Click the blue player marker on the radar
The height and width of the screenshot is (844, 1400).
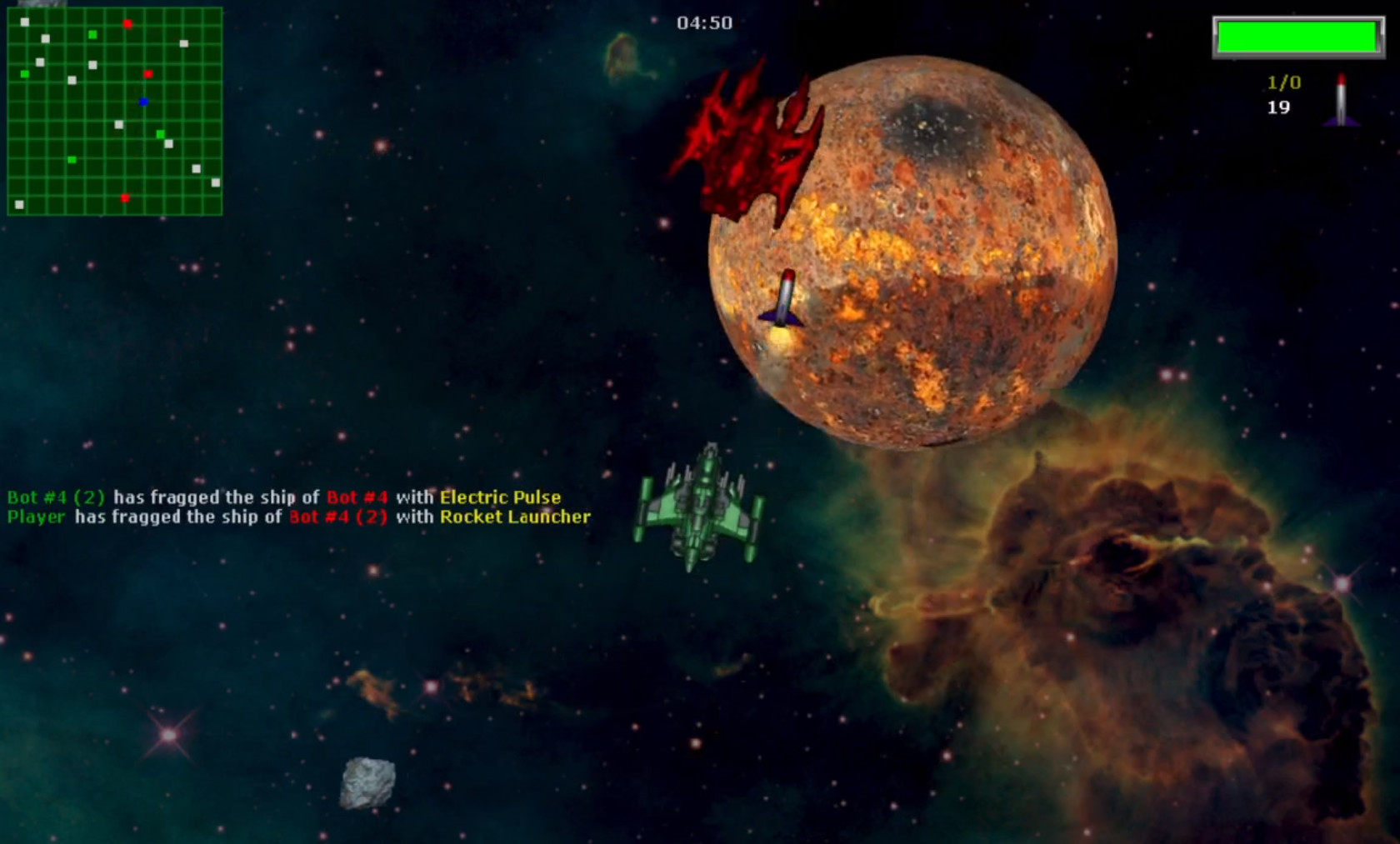143,102
